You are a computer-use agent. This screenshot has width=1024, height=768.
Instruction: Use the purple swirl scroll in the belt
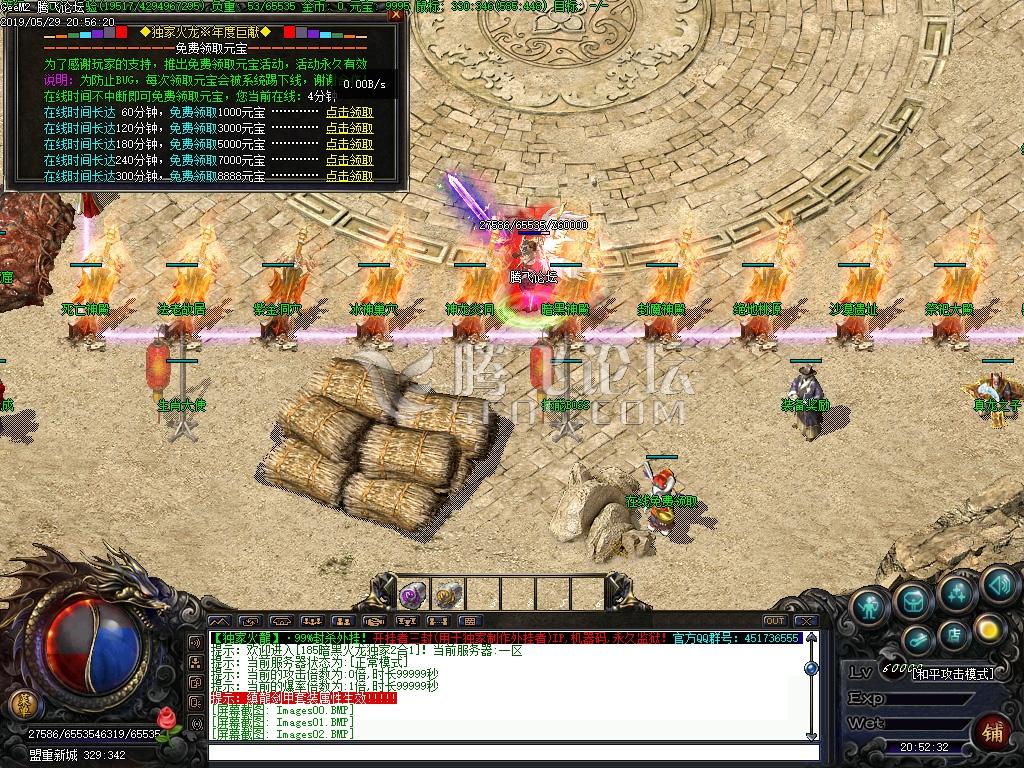pyautogui.click(x=414, y=595)
